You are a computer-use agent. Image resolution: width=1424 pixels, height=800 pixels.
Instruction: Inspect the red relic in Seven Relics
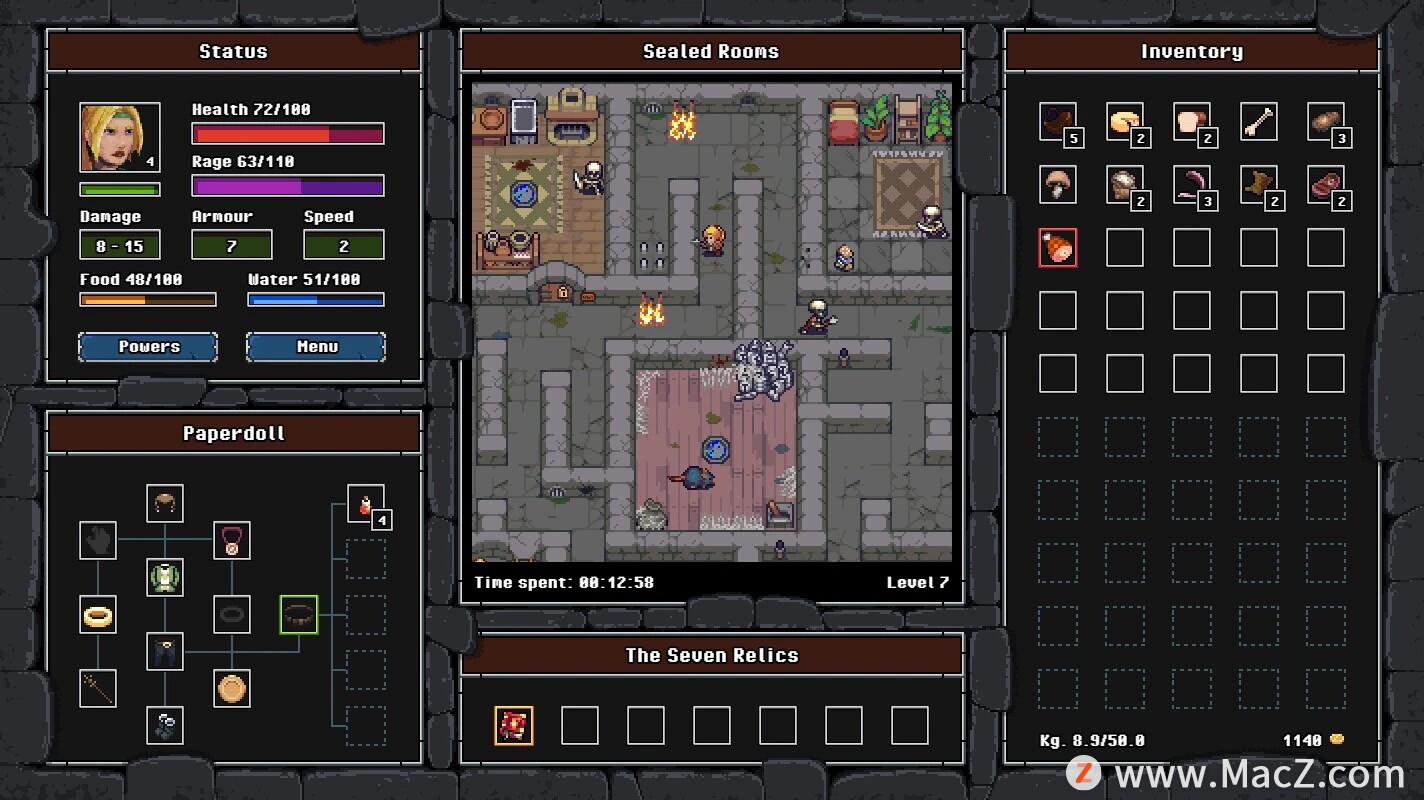coord(514,725)
